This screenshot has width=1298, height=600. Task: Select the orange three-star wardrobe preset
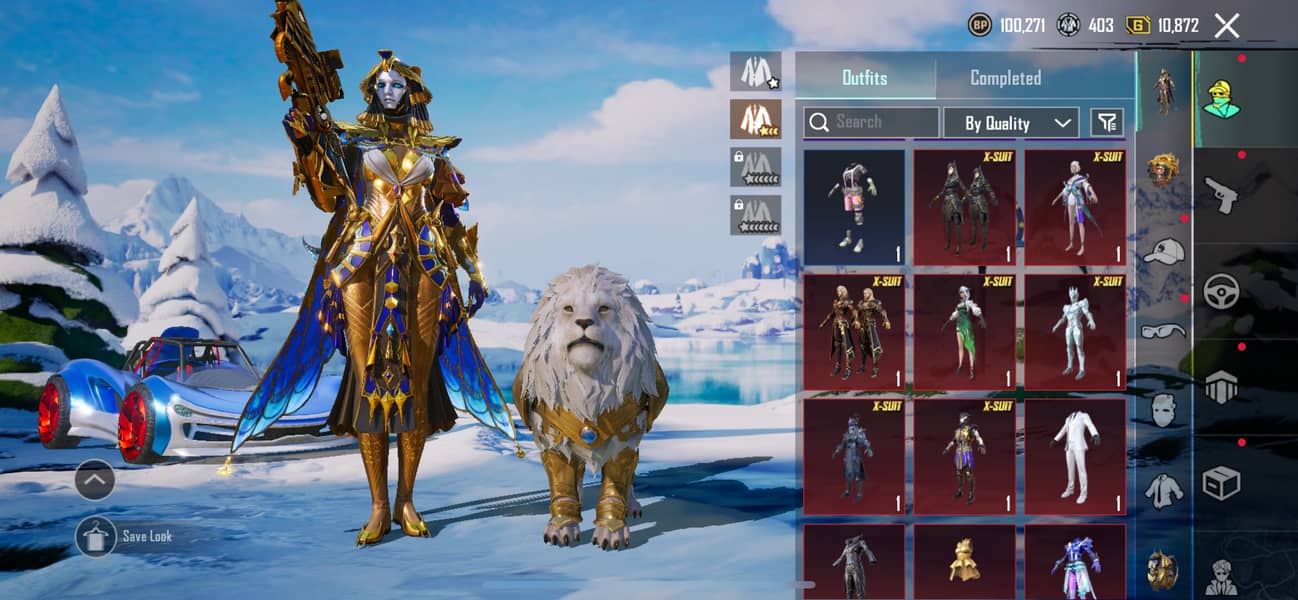pos(755,119)
